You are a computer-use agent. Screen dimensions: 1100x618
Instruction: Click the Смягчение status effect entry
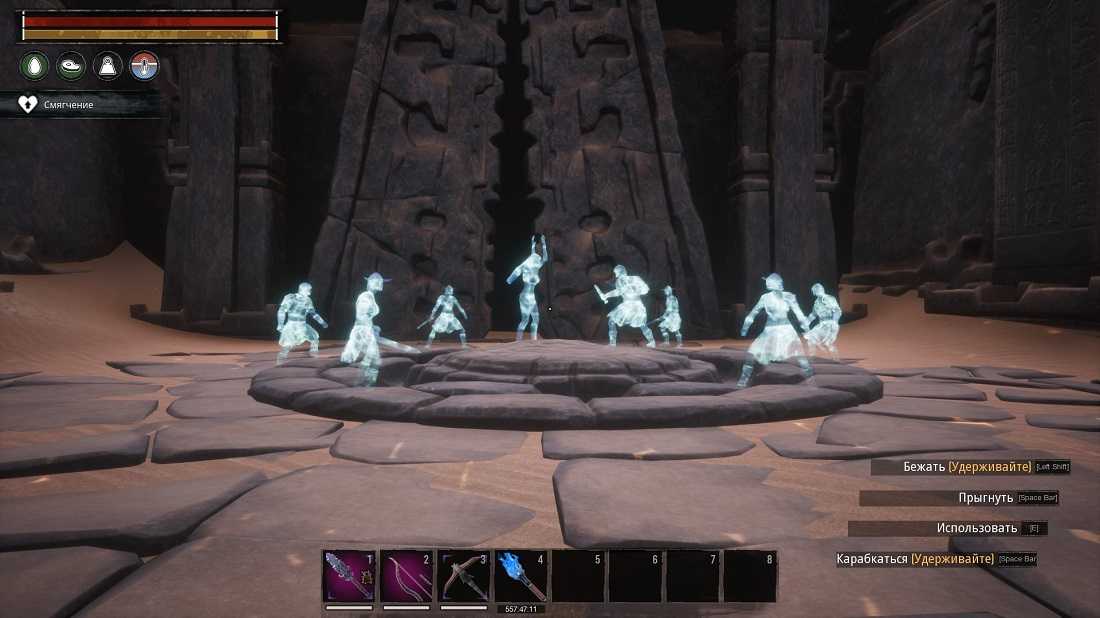coord(68,104)
